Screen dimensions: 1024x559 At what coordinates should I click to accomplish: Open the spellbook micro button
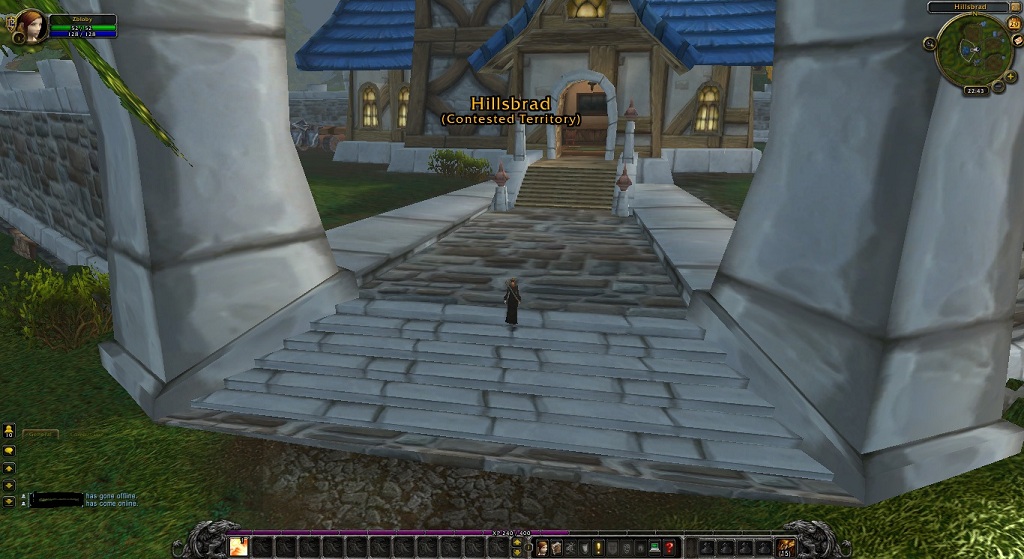coord(556,547)
